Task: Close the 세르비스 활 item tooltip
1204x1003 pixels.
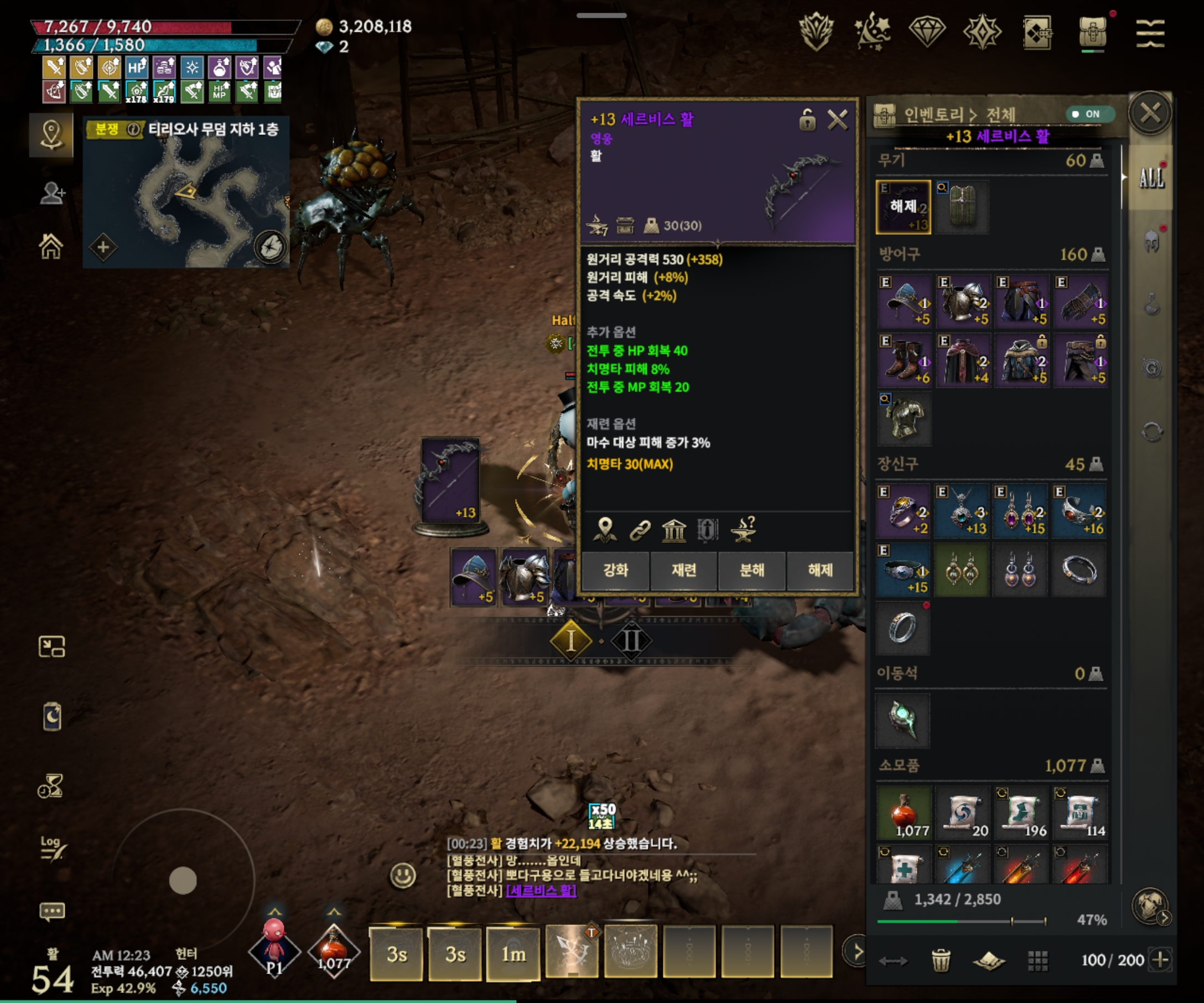Action: point(837,121)
